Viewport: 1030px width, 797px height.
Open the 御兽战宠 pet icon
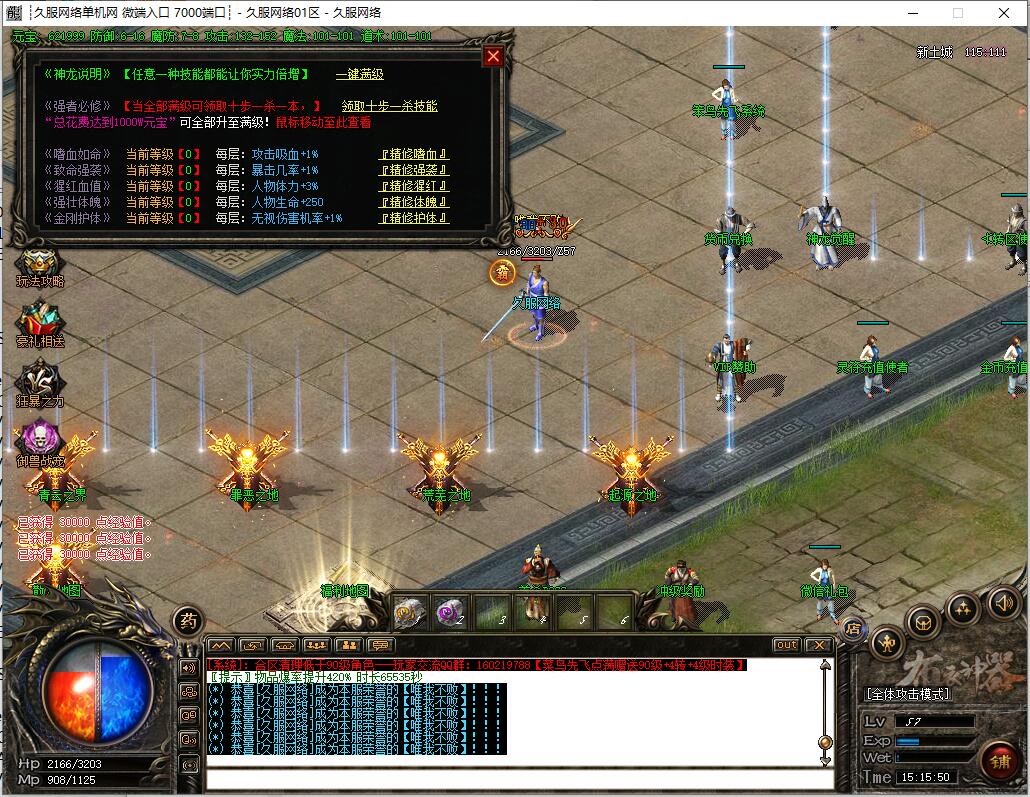(40, 441)
